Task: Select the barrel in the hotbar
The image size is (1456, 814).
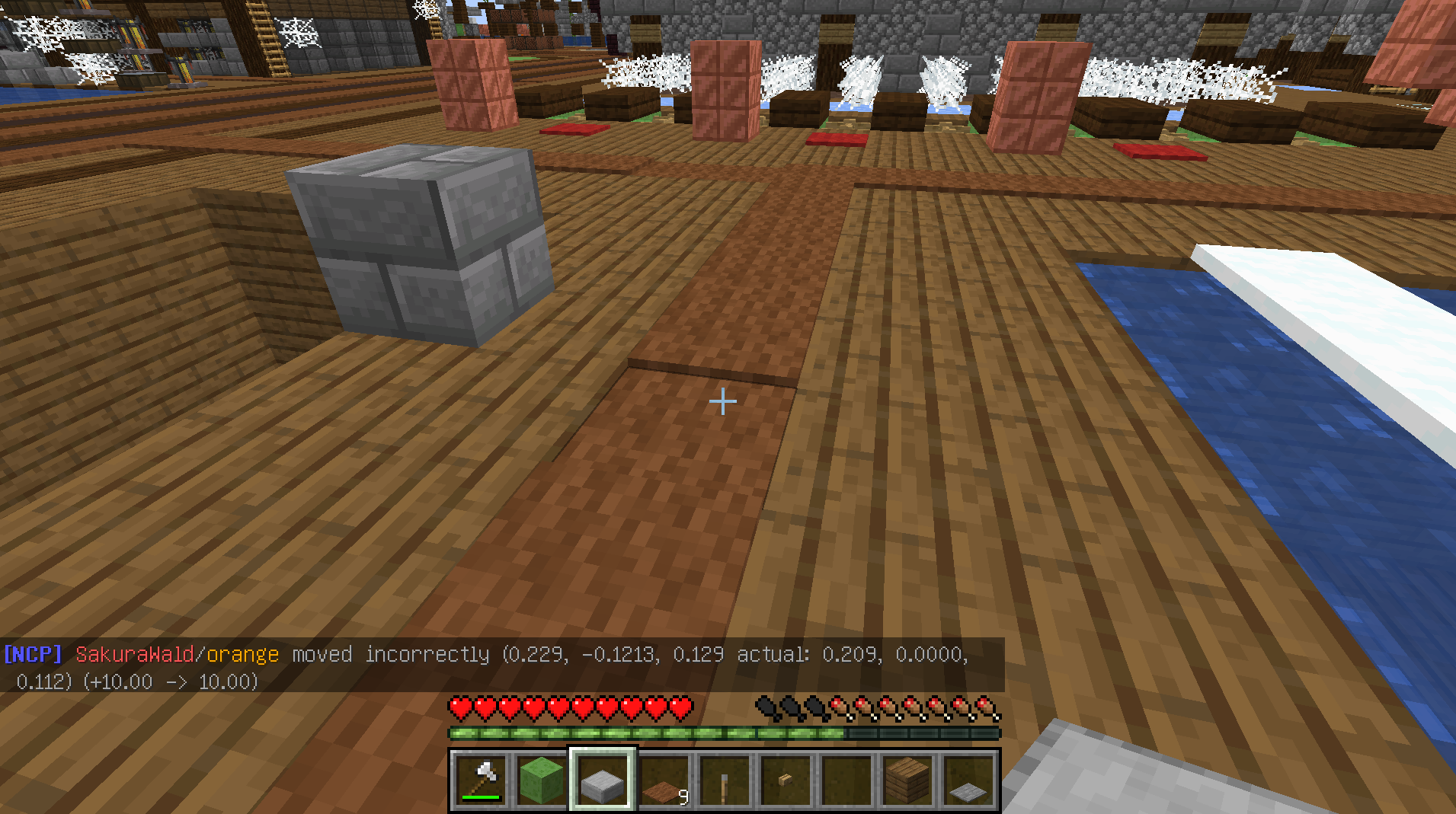Action: (x=848, y=777)
